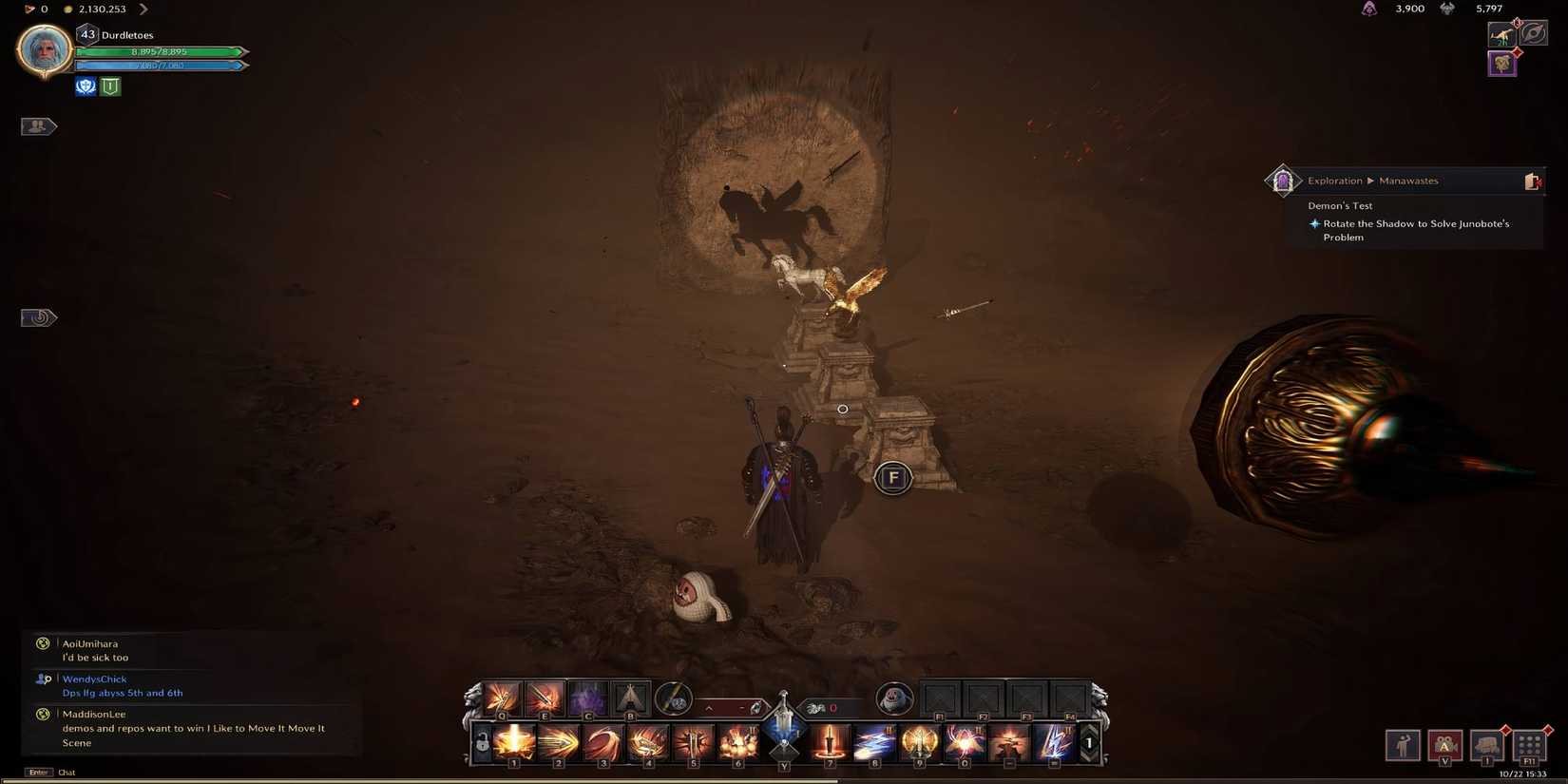Screen dimensions: 1568x784
Task: Click the compass event icon near the 5,797 counter
Action: click(x=1534, y=34)
